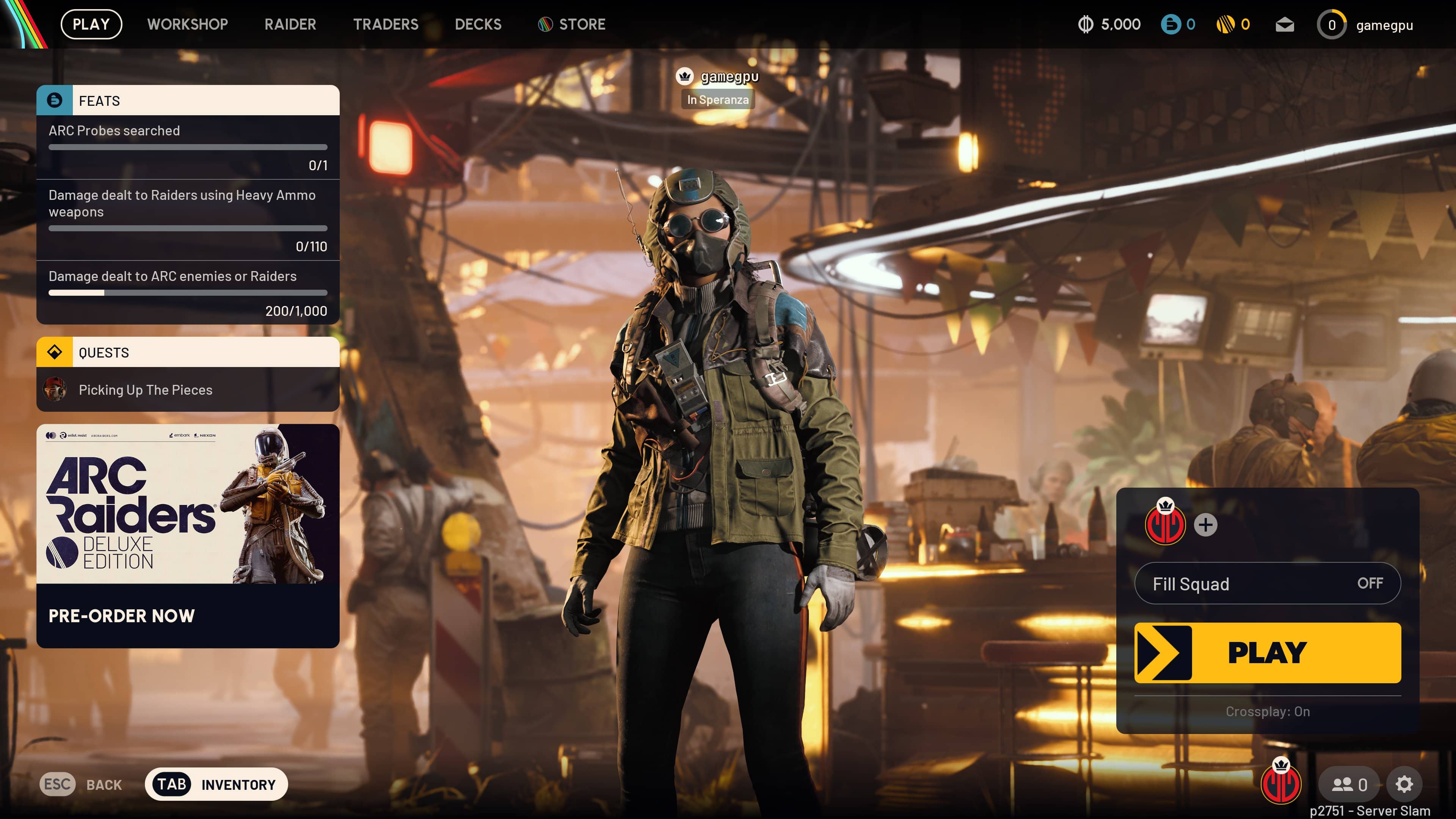Screen dimensions: 1456x819
Task: Open the Raider tab
Action: point(290,24)
